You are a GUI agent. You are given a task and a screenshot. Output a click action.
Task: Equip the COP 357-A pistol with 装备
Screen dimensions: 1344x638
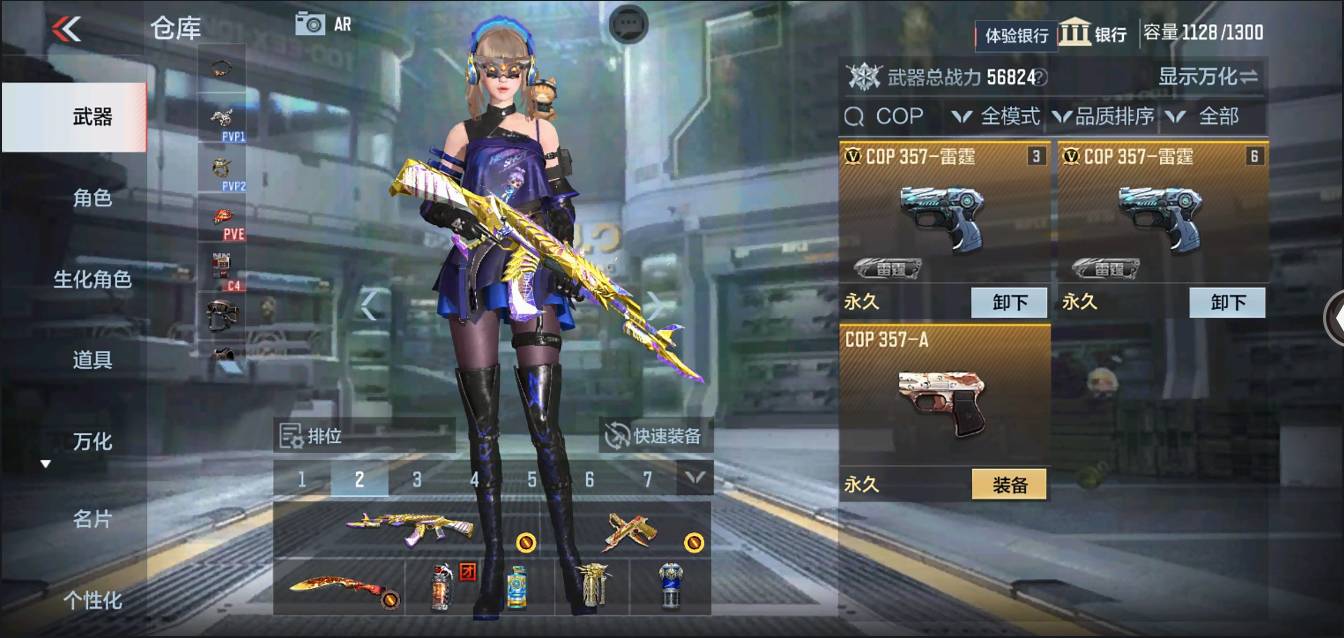tap(1009, 484)
